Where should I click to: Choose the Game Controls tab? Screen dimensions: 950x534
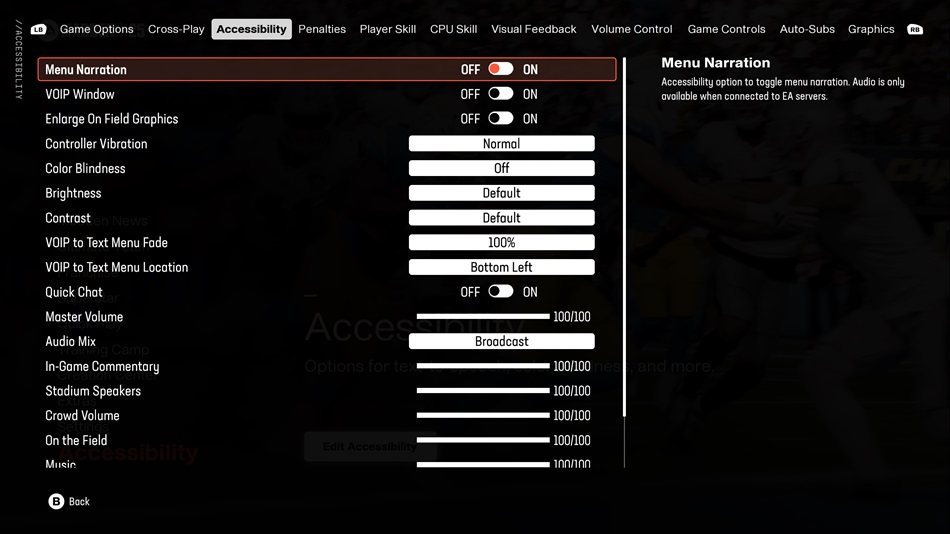pyautogui.click(x=726, y=29)
